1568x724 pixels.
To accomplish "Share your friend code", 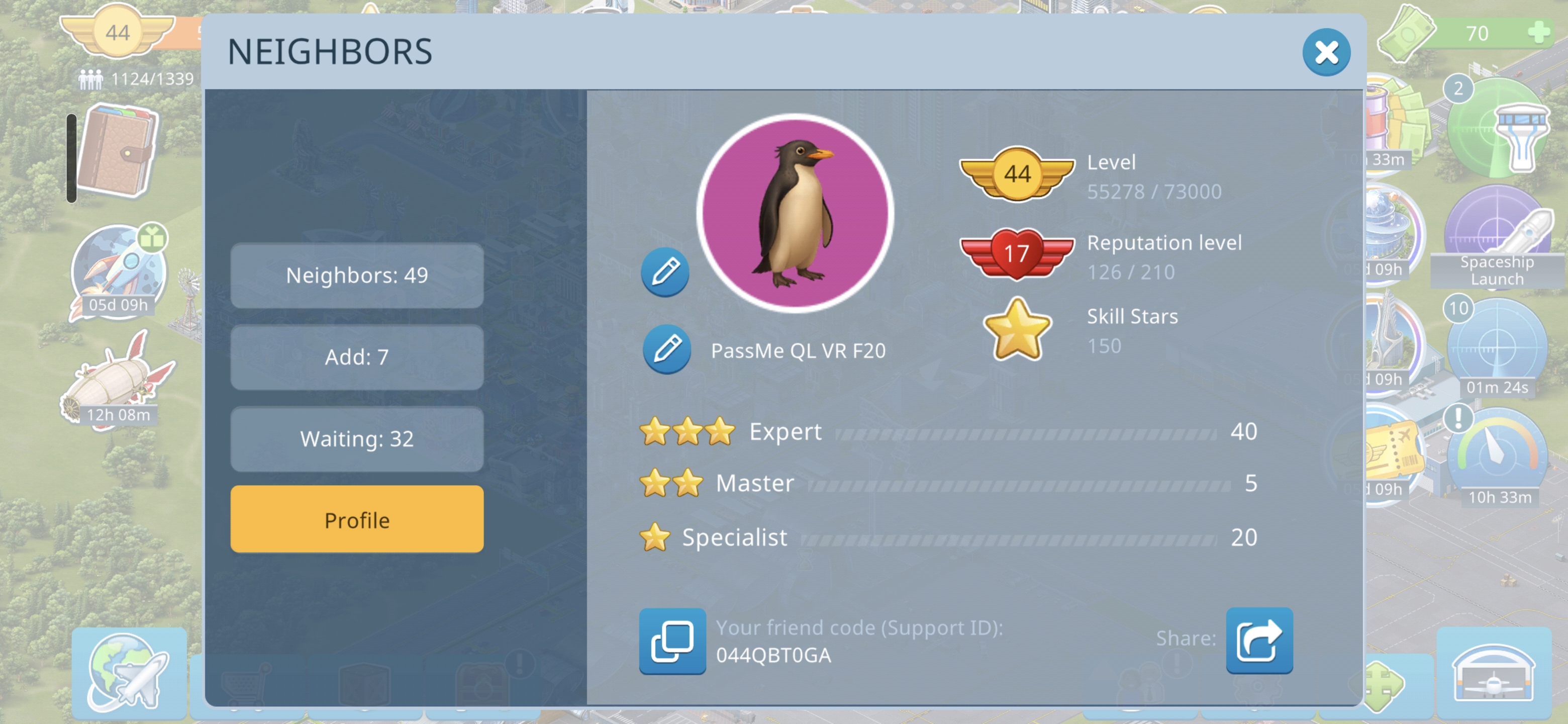I will (1259, 640).
